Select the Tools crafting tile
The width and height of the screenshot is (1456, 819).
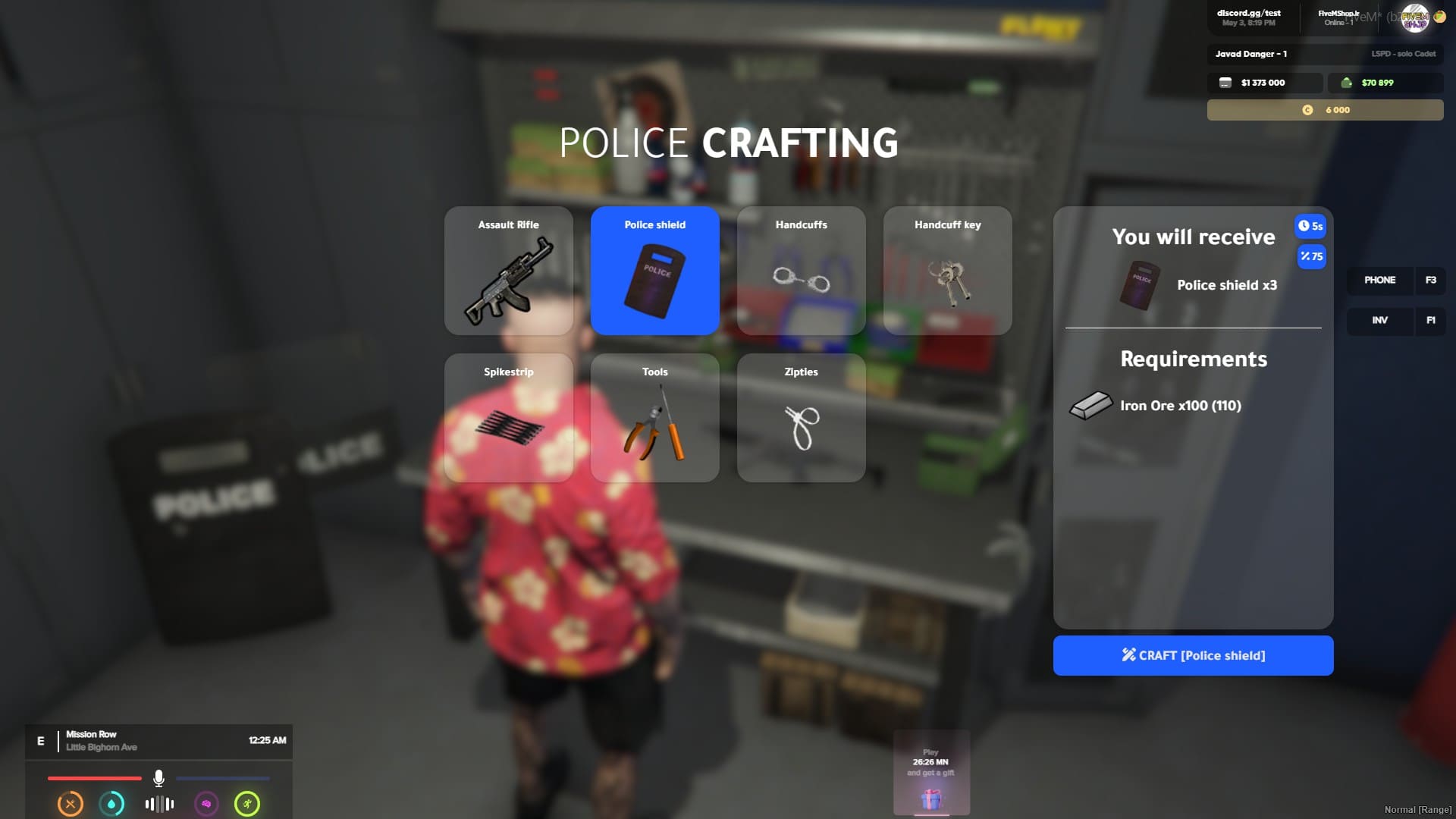[x=655, y=418]
